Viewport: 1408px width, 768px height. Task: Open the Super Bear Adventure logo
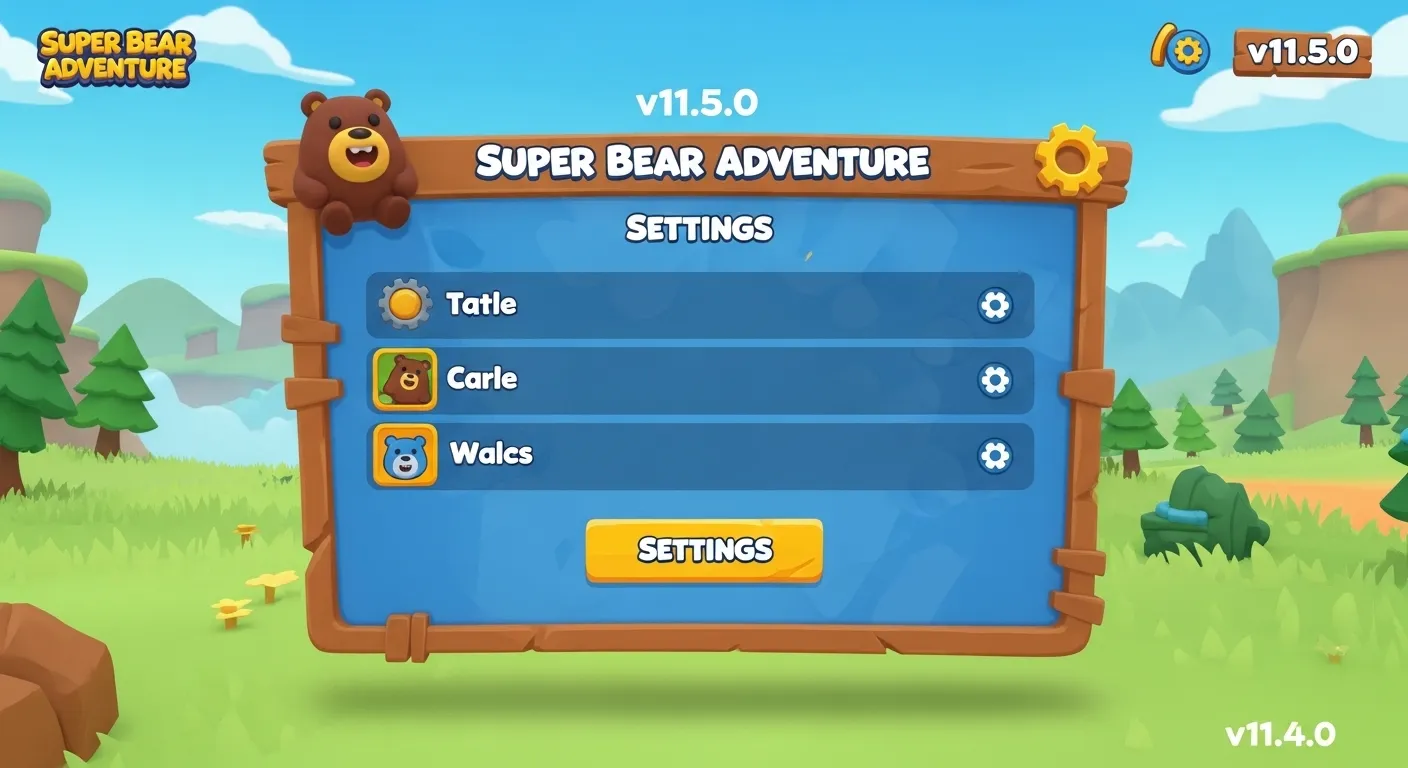(x=112, y=58)
